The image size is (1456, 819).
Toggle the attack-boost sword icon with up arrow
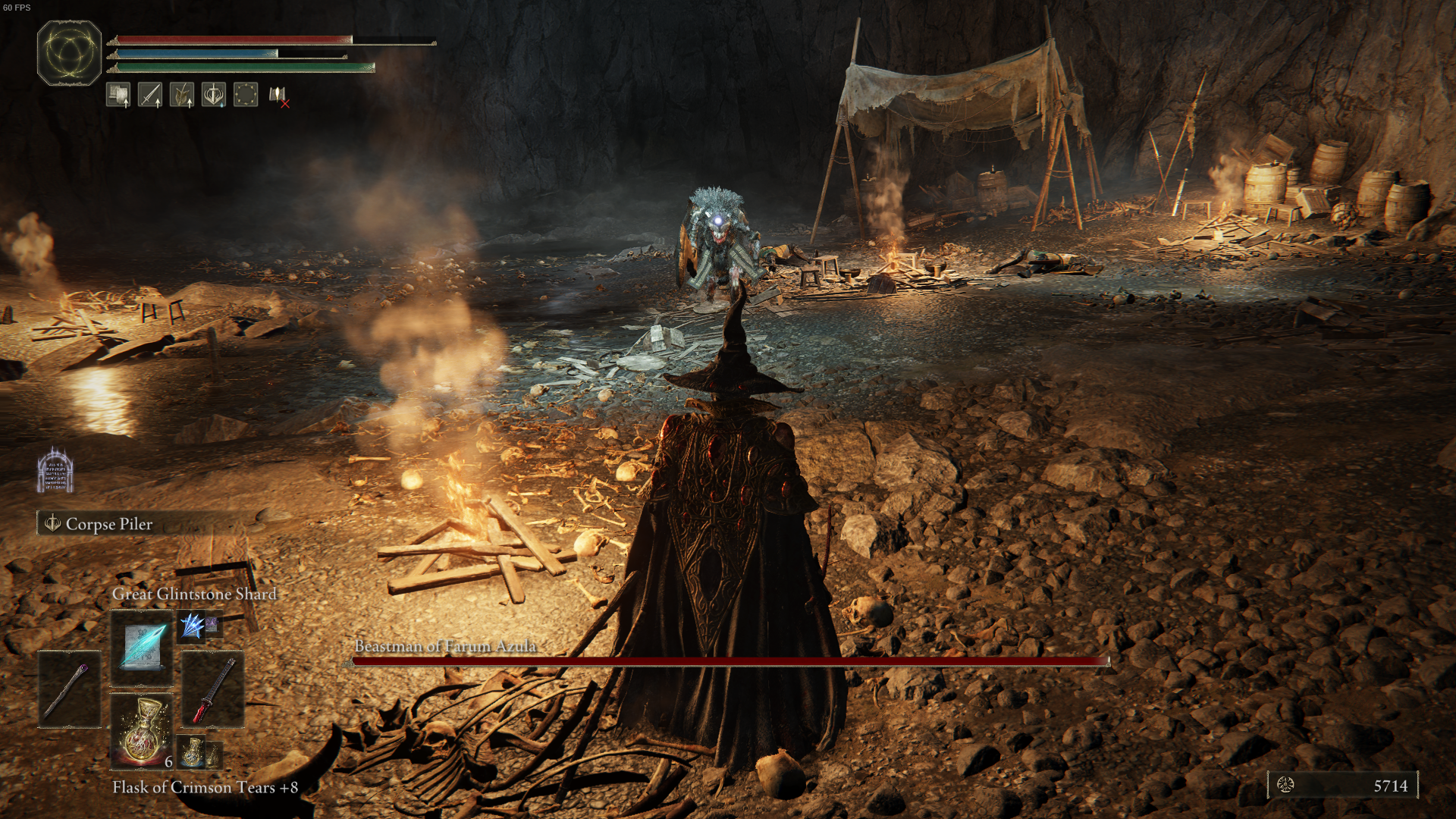click(x=150, y=95)
